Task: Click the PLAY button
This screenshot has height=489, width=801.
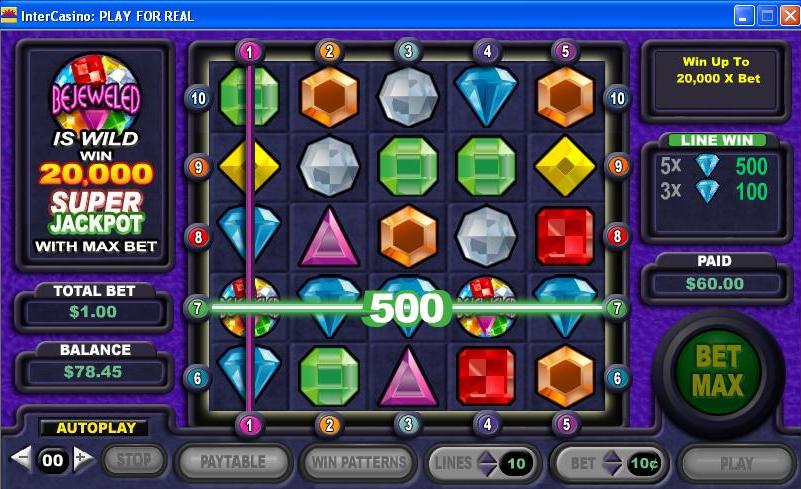Action: pyautogui.click(x=737, y=463)
